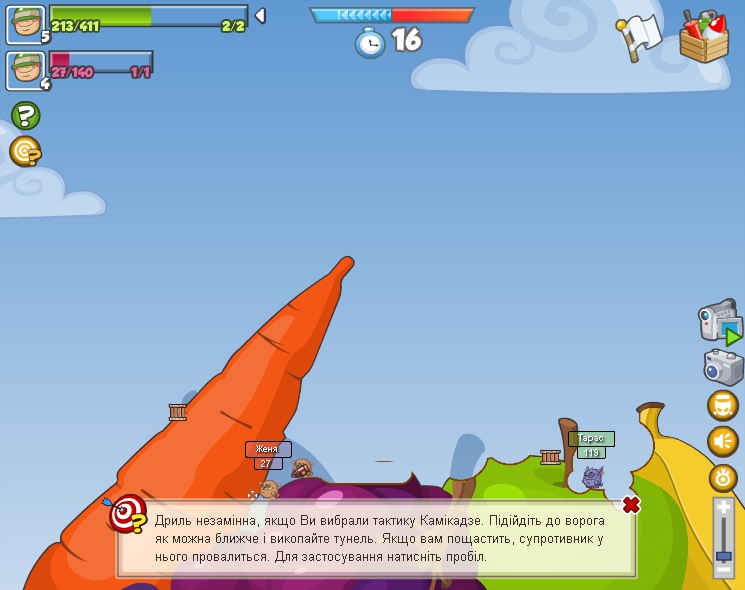Select the level 4 player avatar
This screenshot has height=590, width=745.
(25, 70)
